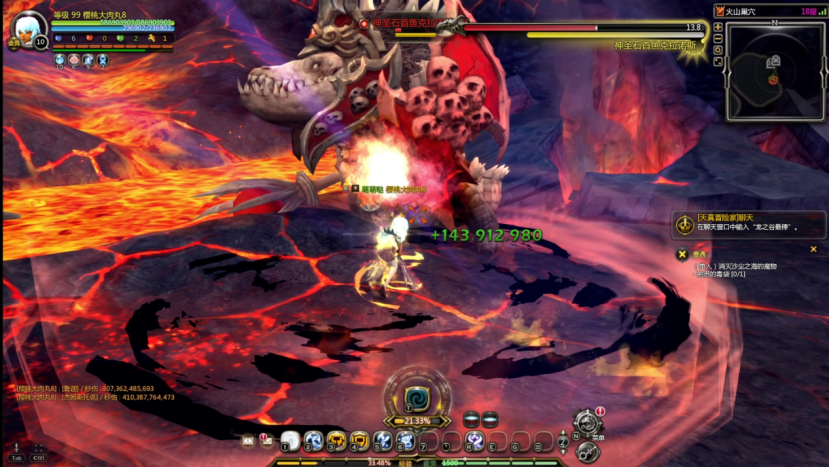The height and width of the screenshot is (467, 829).
Task: Zoom in the minimap with the plus button
Action: 718,27
